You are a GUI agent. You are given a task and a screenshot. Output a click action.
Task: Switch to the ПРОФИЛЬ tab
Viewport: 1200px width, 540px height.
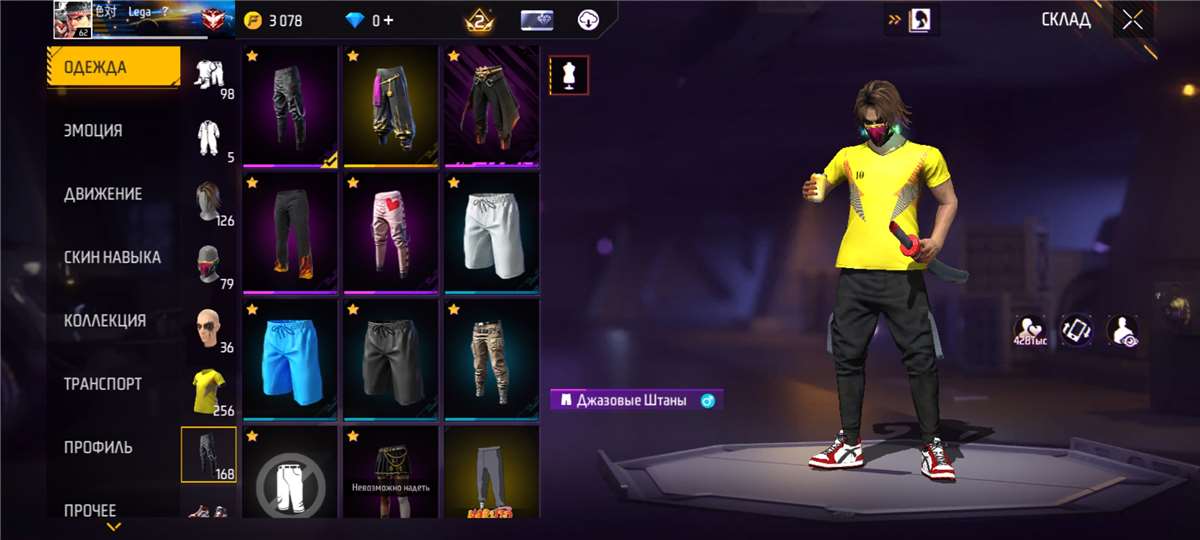(x=98, y=447)
